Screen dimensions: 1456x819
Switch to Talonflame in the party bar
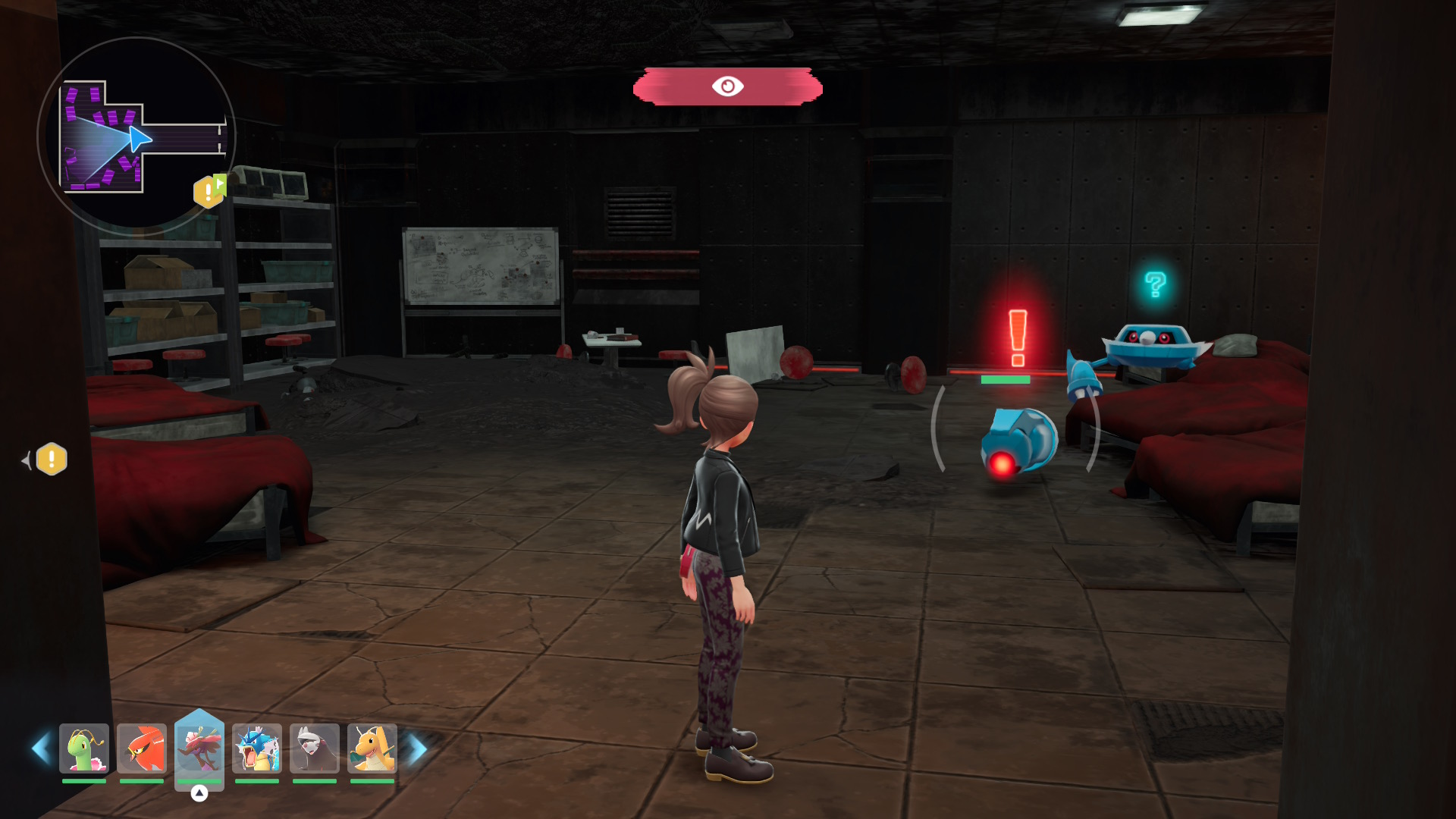click(142, 748)
